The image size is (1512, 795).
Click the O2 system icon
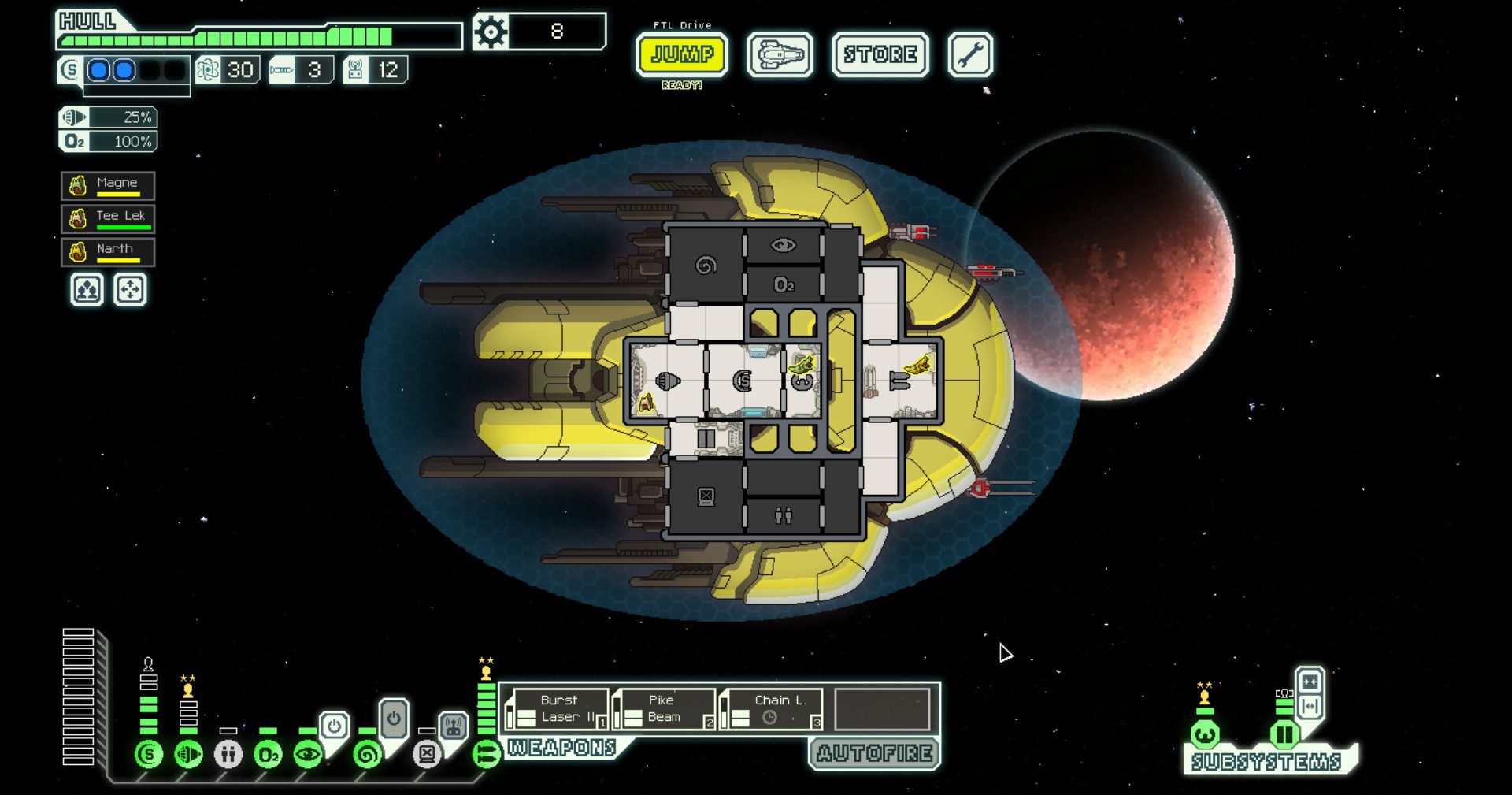point(268,754)
